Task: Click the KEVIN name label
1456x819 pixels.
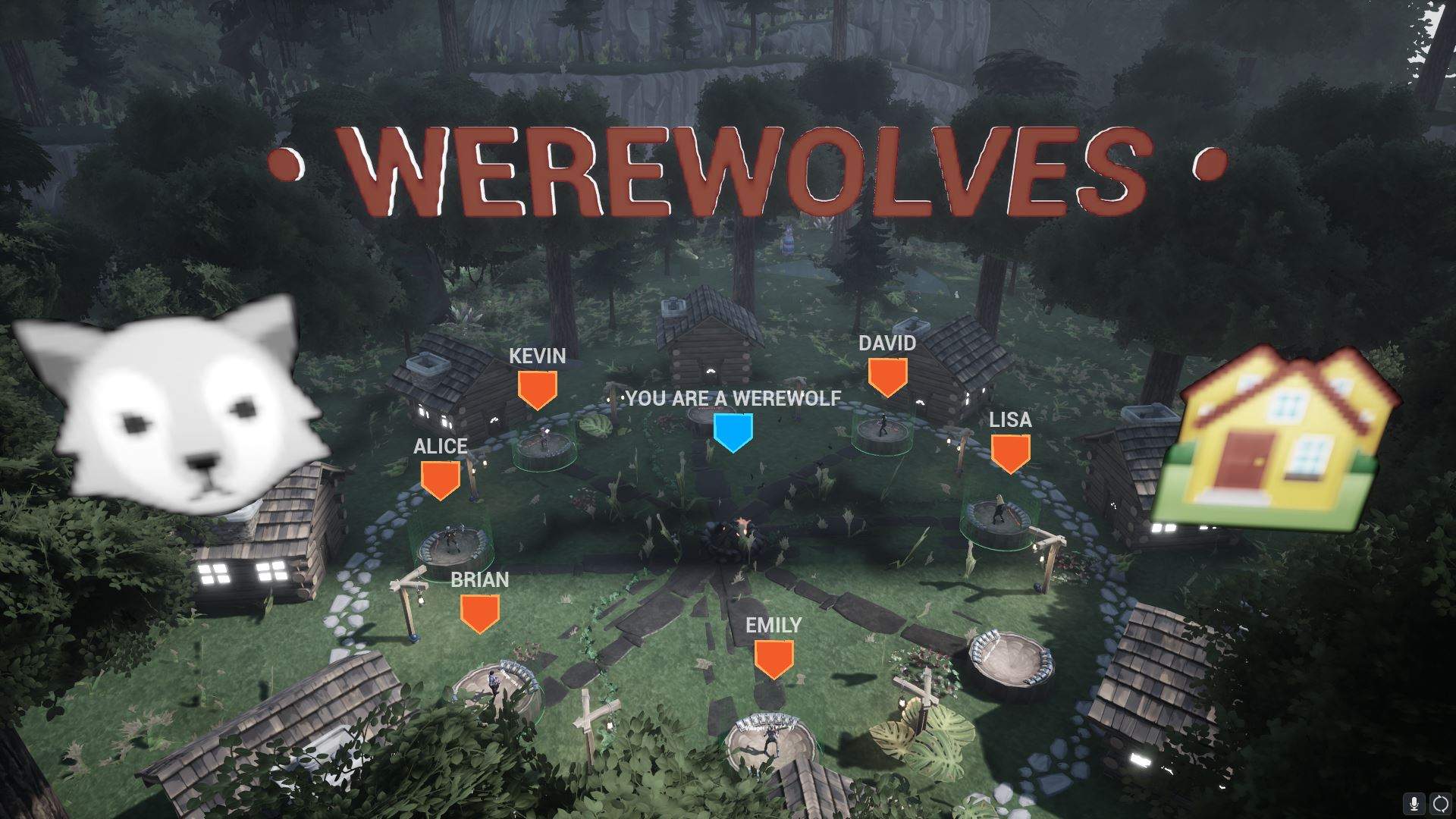Action: (536, 355)
